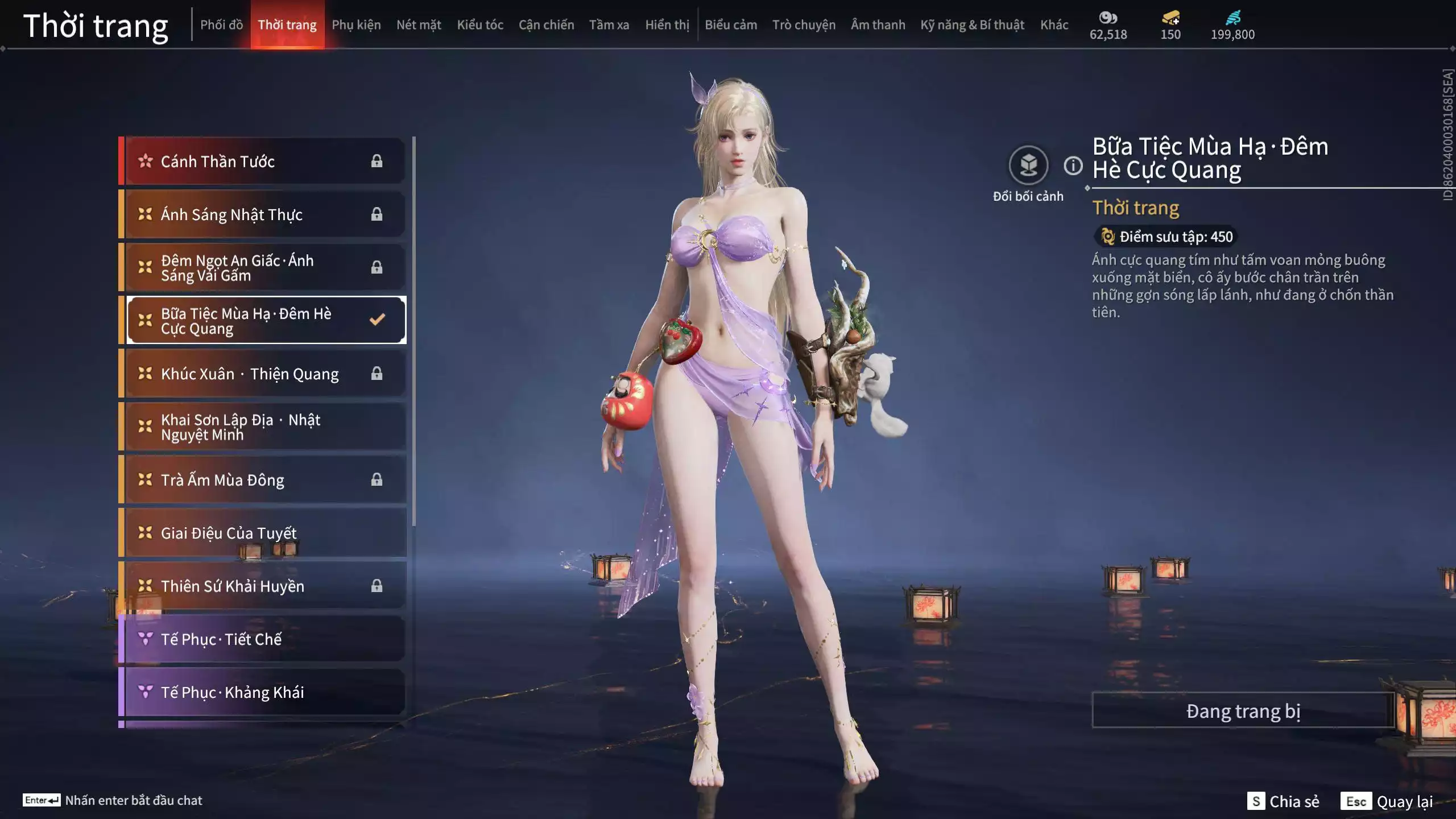This screenshot has height=819, width=1456.
Task: Go back with Quay lại
Action: (1387, 801)
